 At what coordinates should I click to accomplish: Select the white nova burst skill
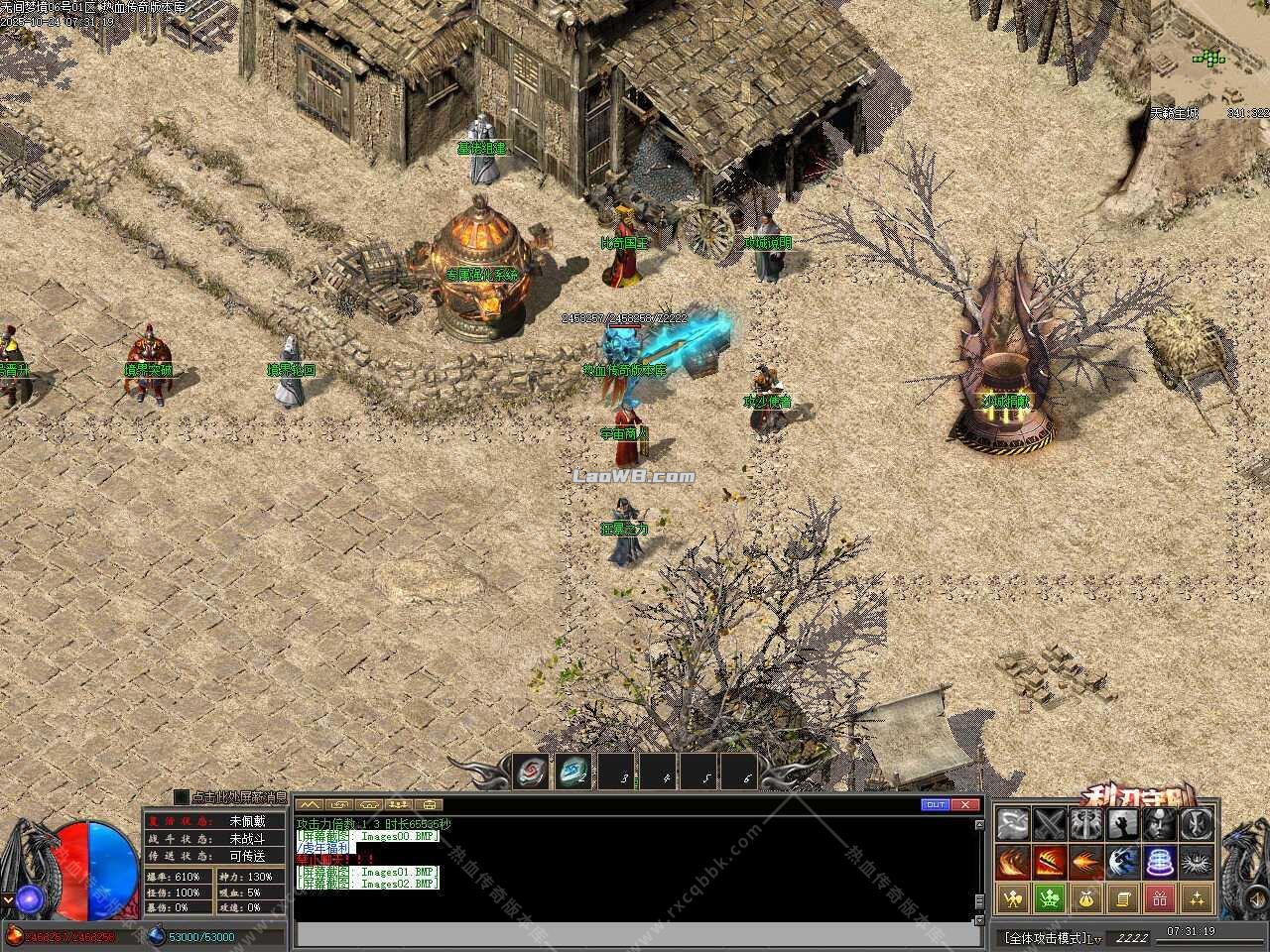pyautogui.click(x=1195, y=862)
